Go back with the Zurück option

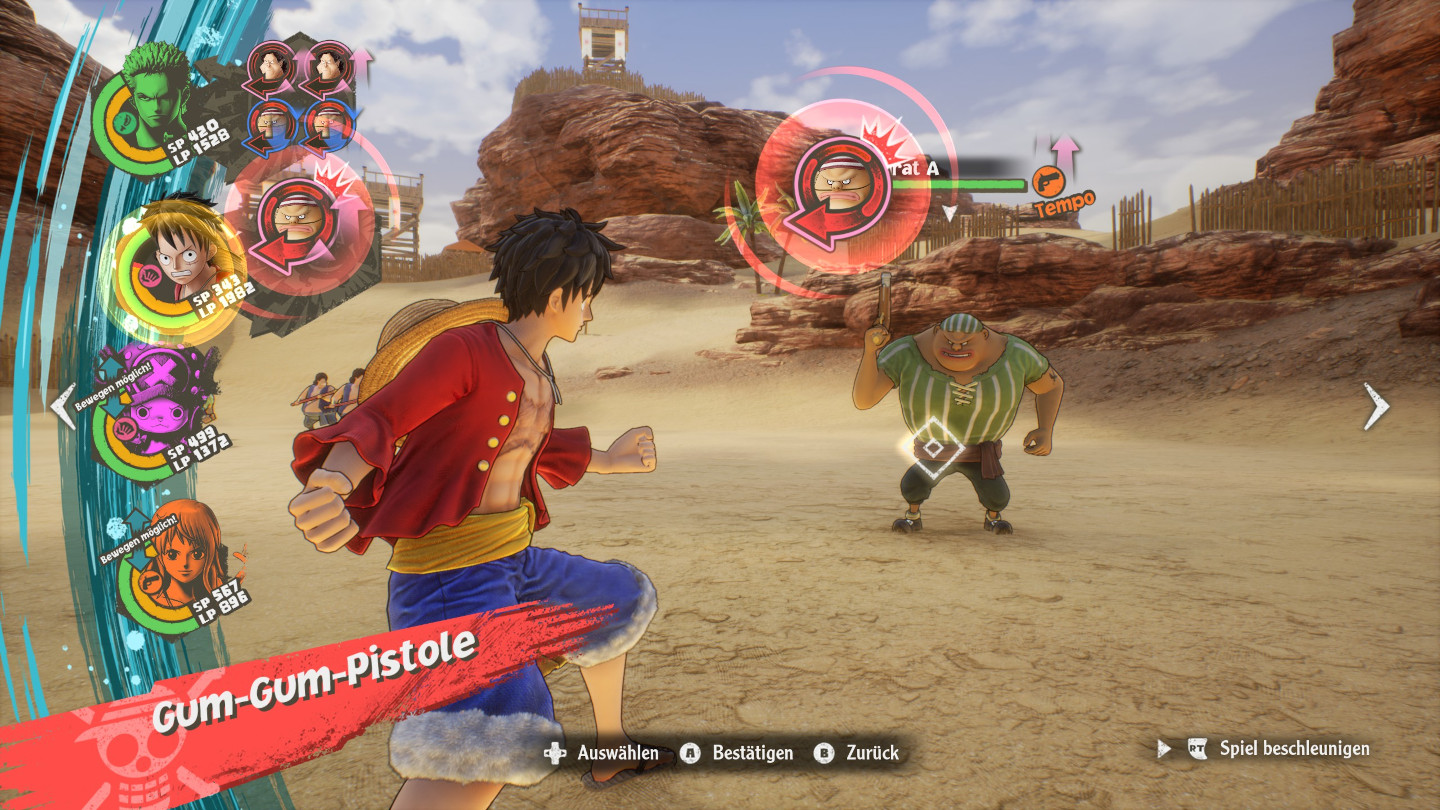856,753
